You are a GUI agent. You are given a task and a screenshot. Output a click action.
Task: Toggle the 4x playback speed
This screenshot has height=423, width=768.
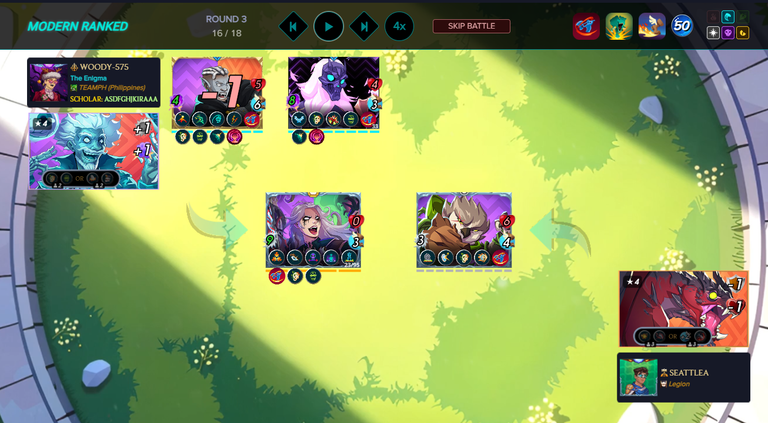(399, 26)
